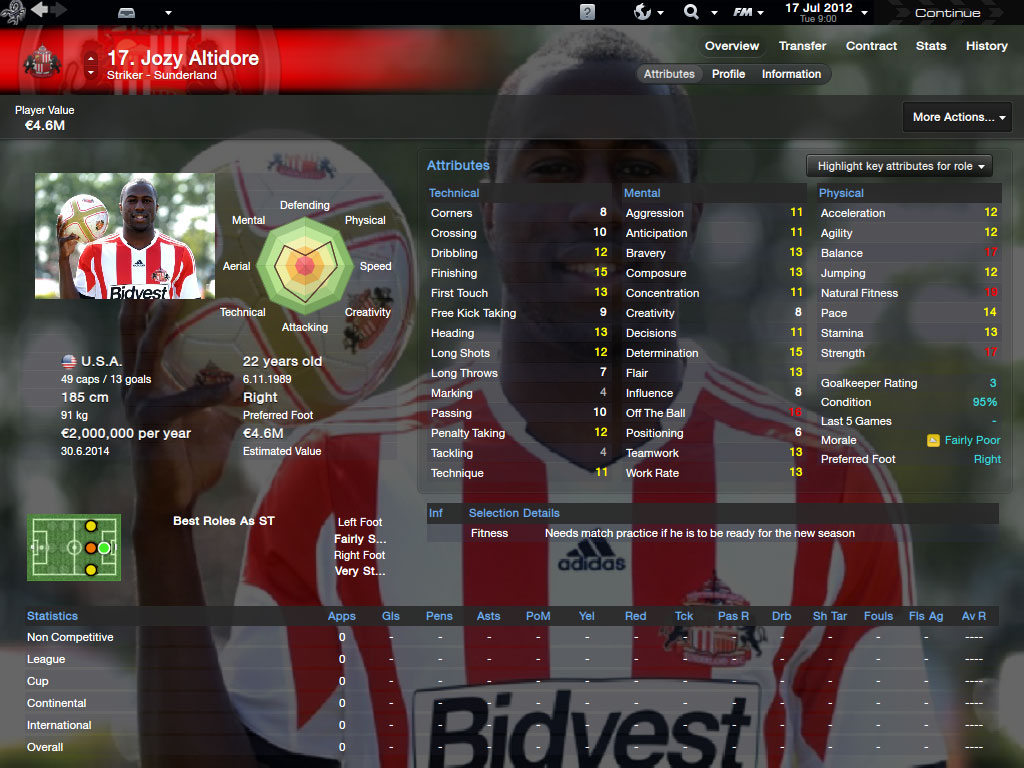Open the More Actions dropdown

[957, 117]
